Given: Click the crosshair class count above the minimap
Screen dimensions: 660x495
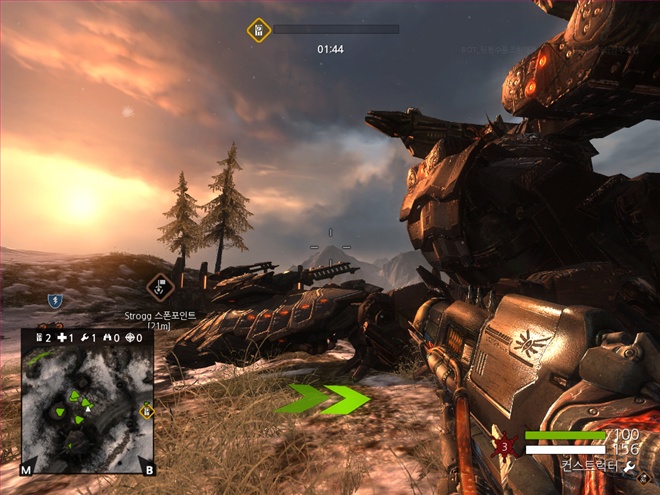Looking at the screenshot, I should click(x=131, y=338).
